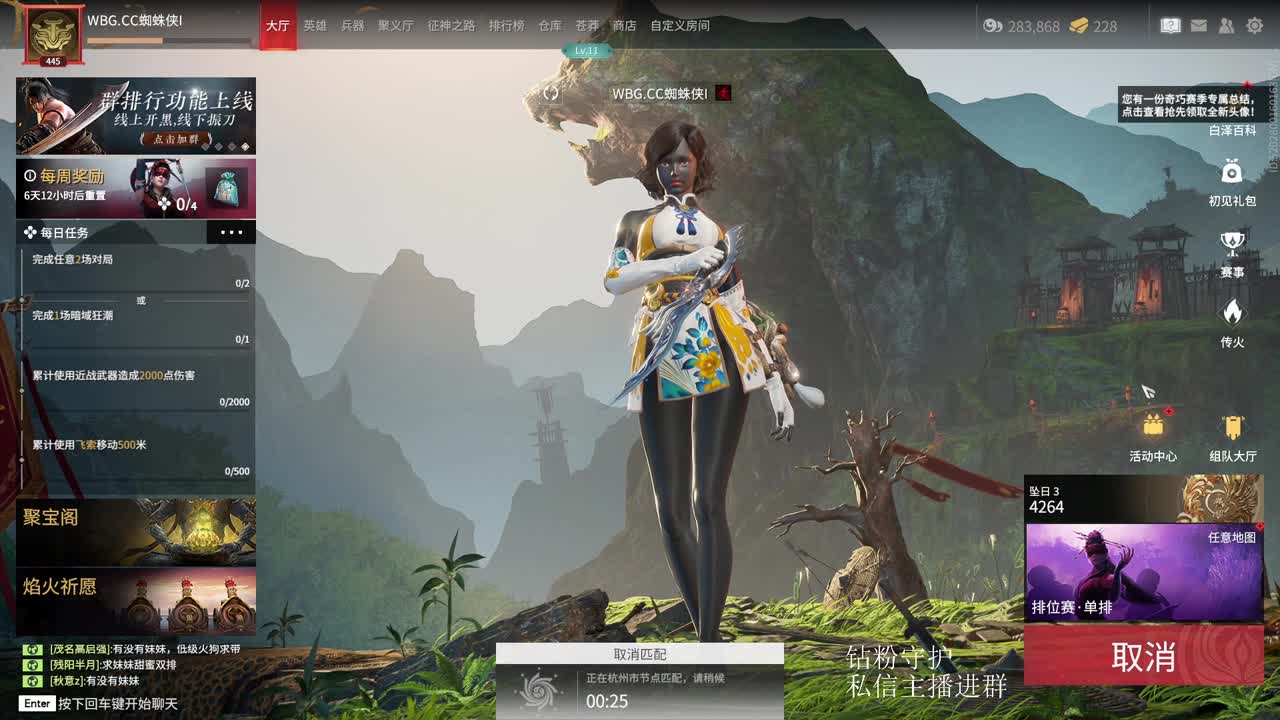Open the settings gear icon
This screenshot has width=1280, height=720.
pos(1256,25)
